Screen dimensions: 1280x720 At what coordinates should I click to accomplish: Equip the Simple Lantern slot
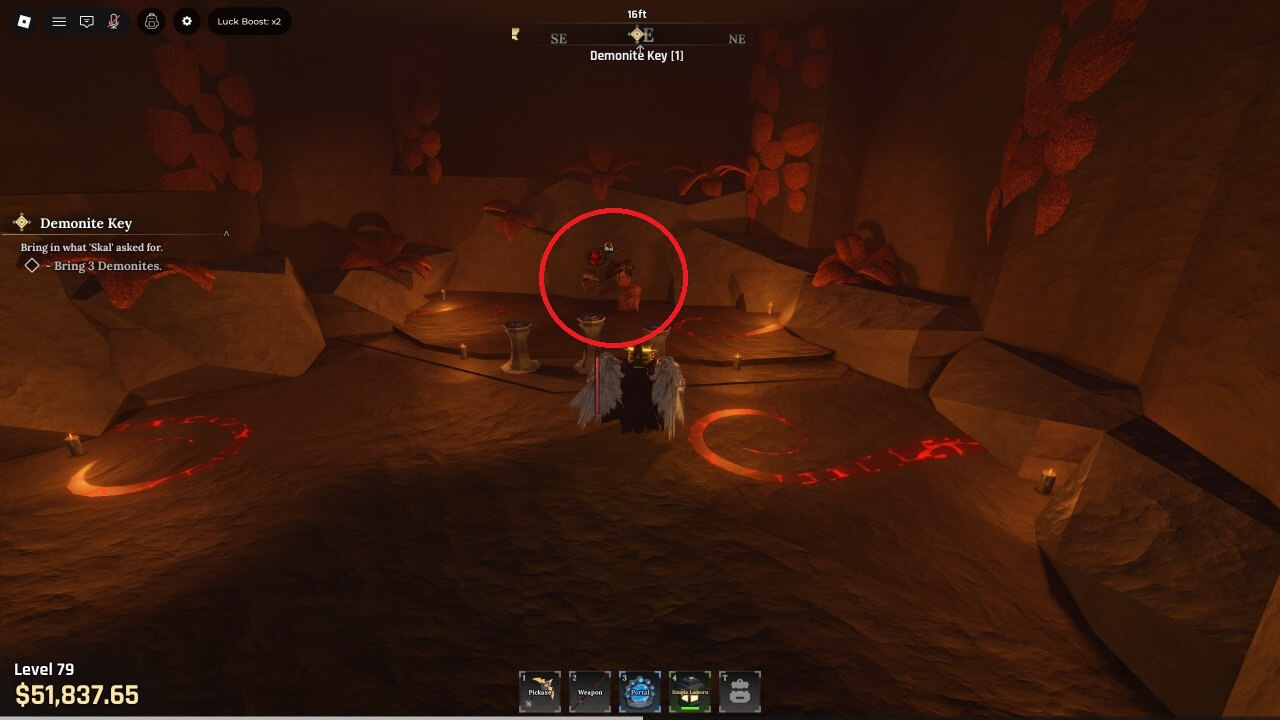690,691
